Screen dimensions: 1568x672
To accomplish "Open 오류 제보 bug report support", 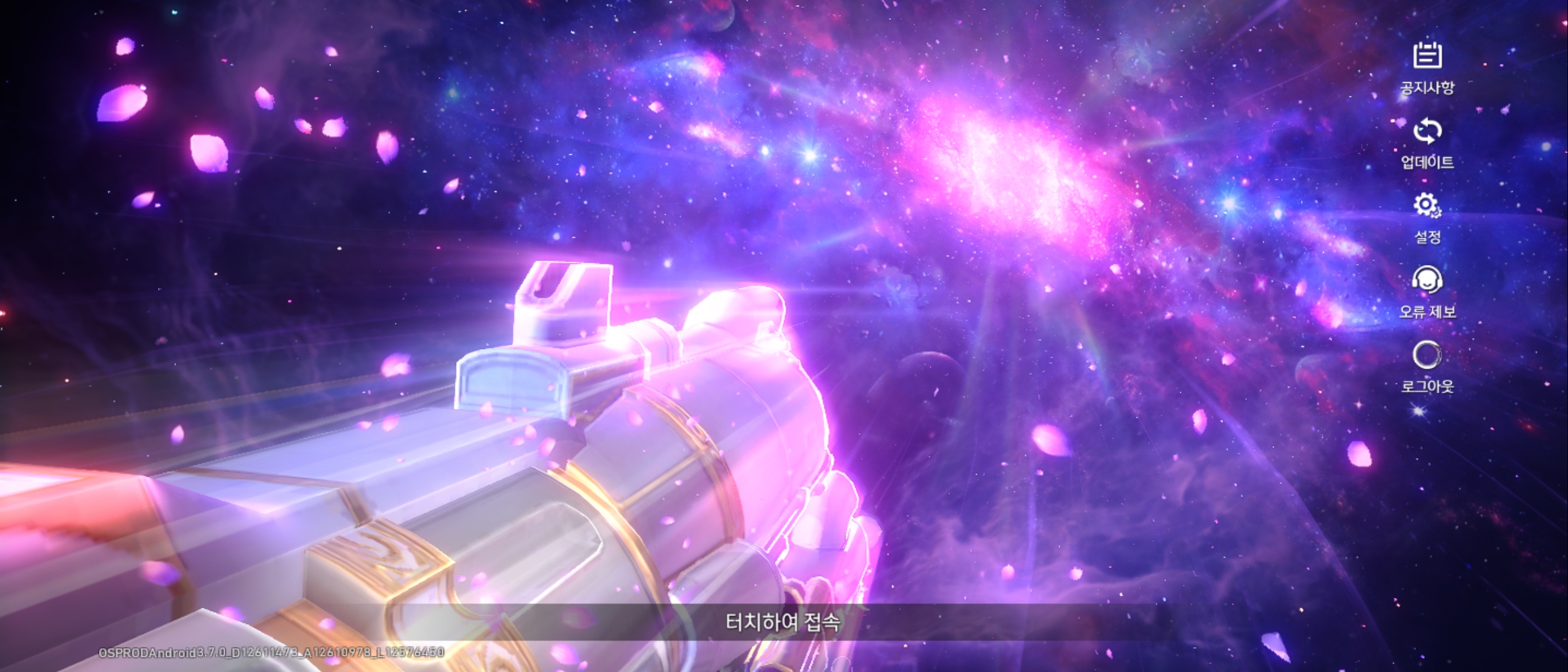I will [x=1427, y=291].
